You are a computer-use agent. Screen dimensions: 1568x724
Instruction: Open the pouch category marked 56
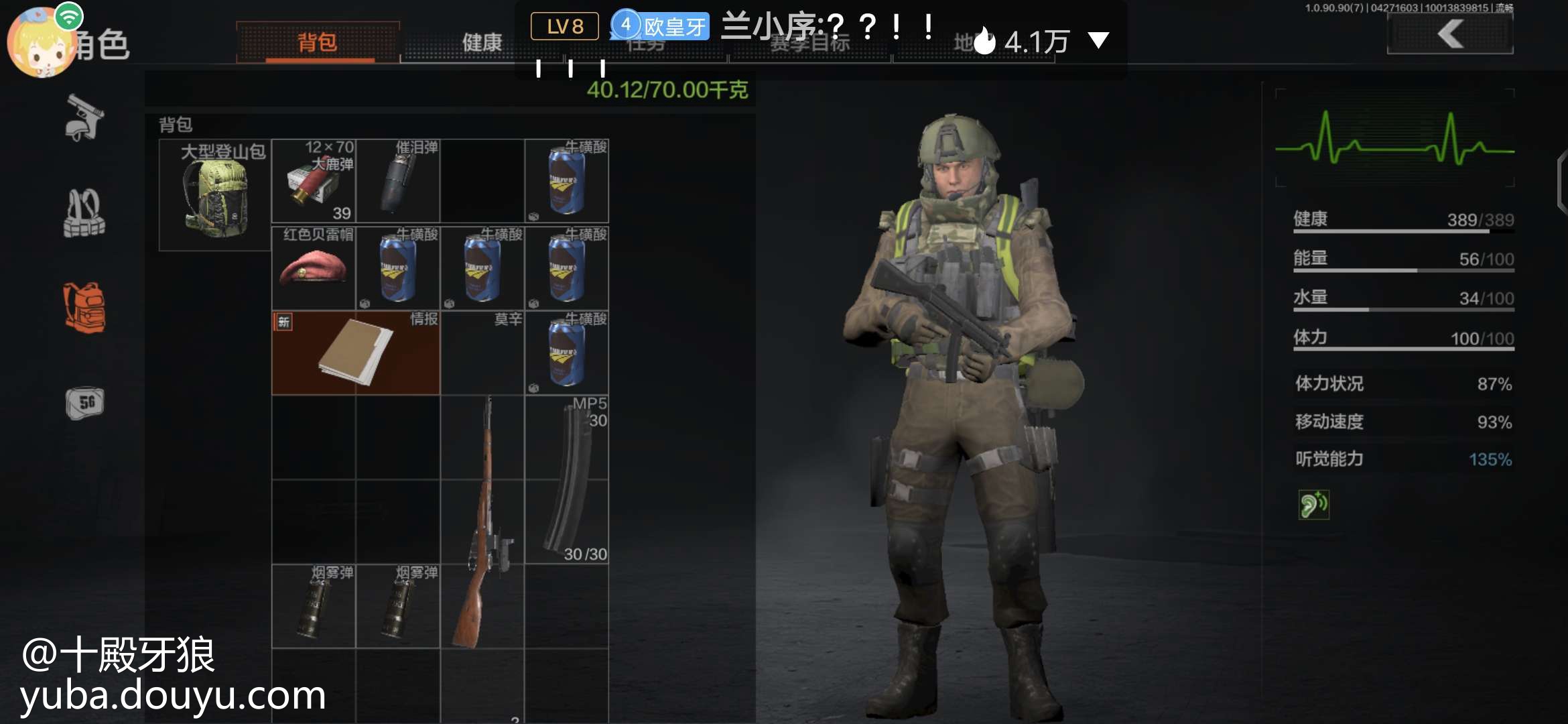click(84, 403)
